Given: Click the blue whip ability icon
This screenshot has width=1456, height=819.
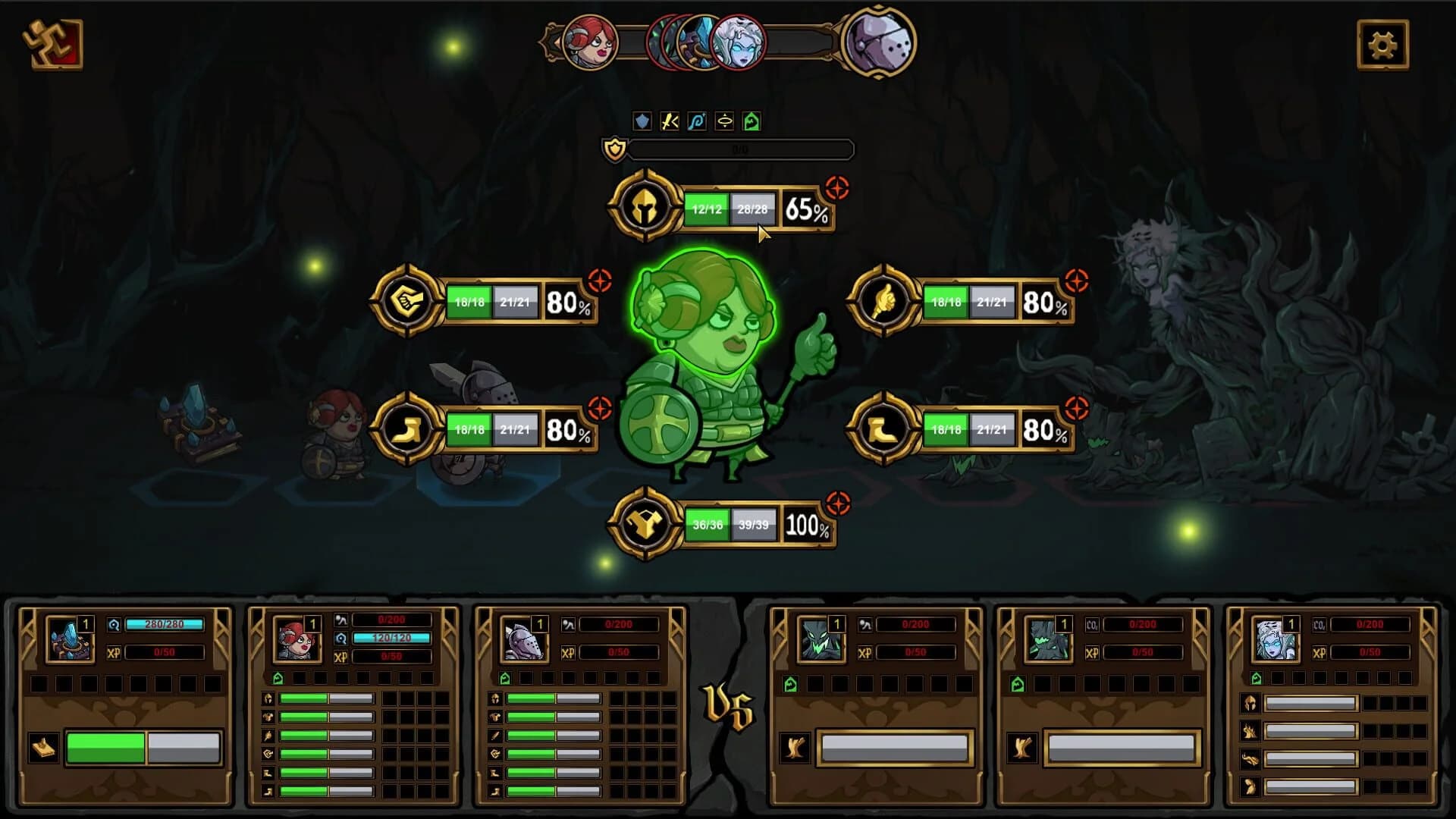Looking at the screenshot, I should click(695, 120).
